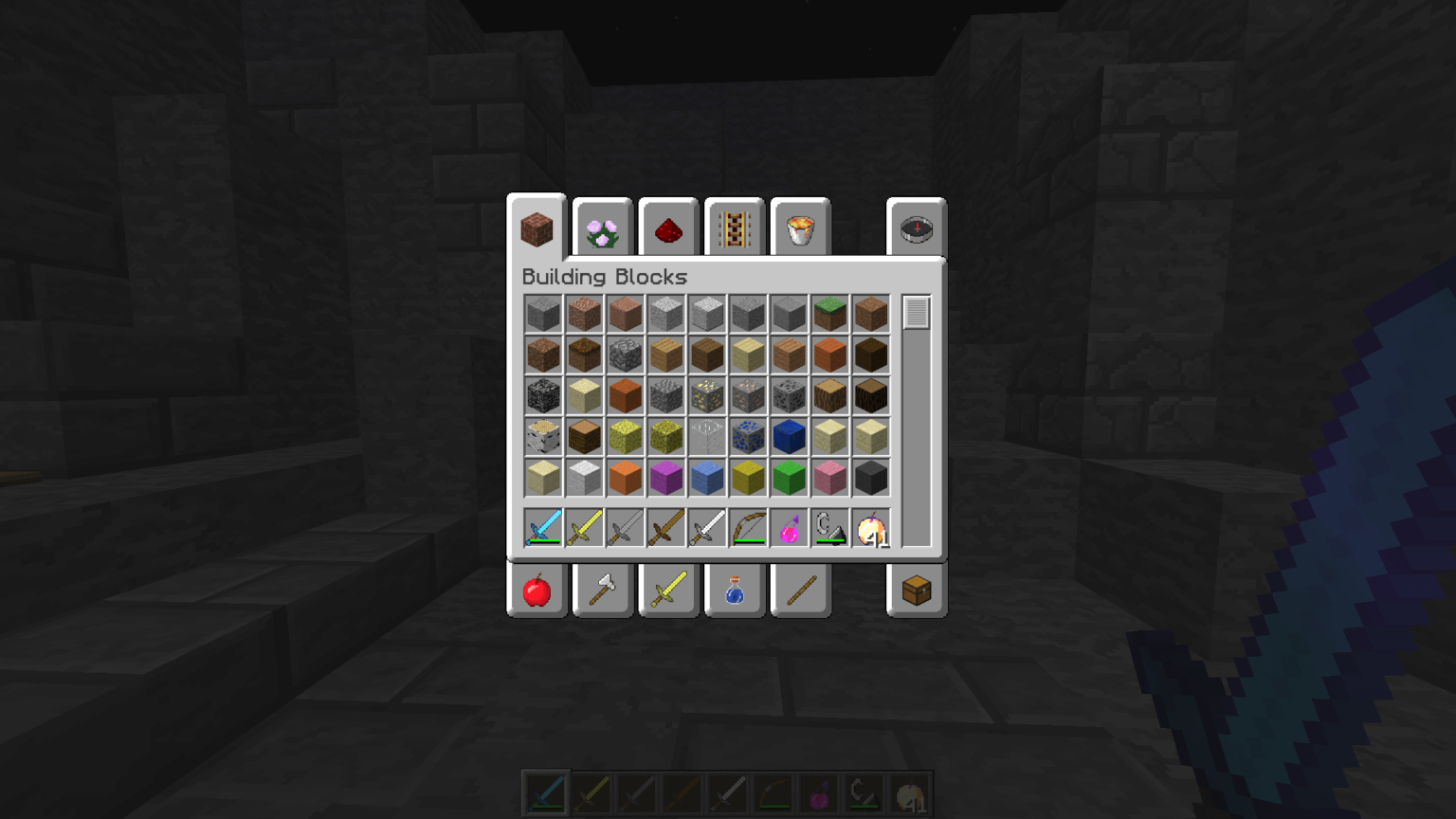Select the diamond sword in the inventory hotbar

pyautogui.click(x=542, y=527)
